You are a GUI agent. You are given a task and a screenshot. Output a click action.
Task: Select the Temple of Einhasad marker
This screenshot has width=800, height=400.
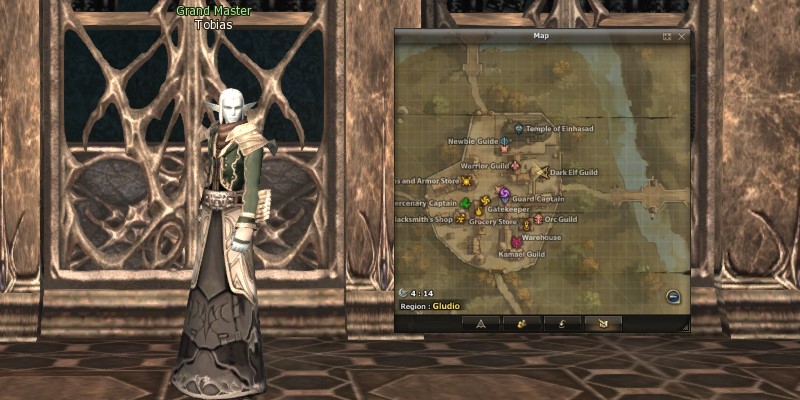click(519, 129)
